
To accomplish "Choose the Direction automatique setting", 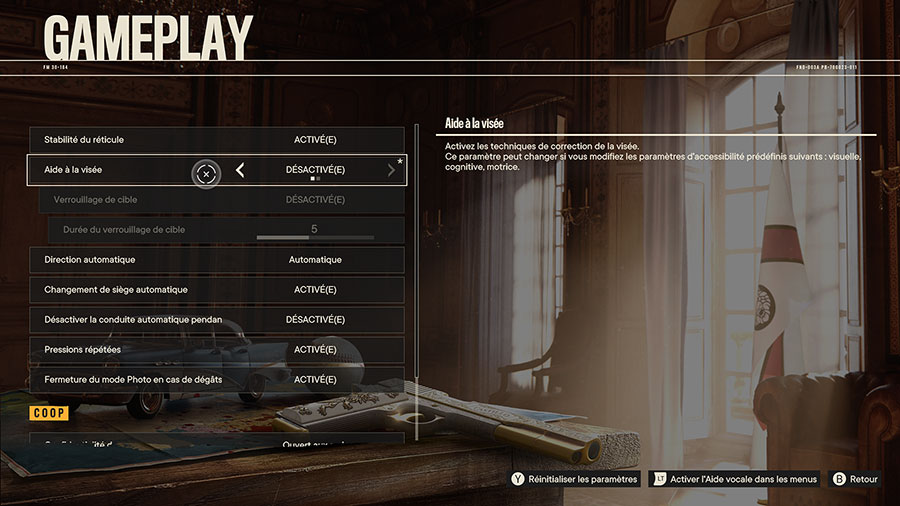I will point(217,260).
